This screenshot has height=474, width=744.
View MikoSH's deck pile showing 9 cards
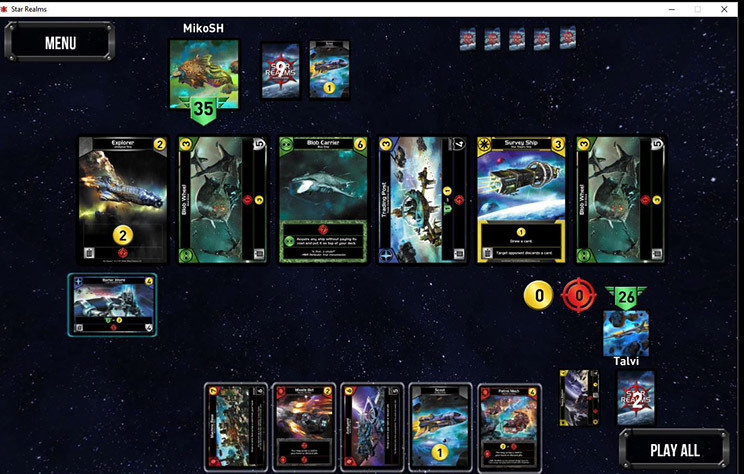[281, 70]
